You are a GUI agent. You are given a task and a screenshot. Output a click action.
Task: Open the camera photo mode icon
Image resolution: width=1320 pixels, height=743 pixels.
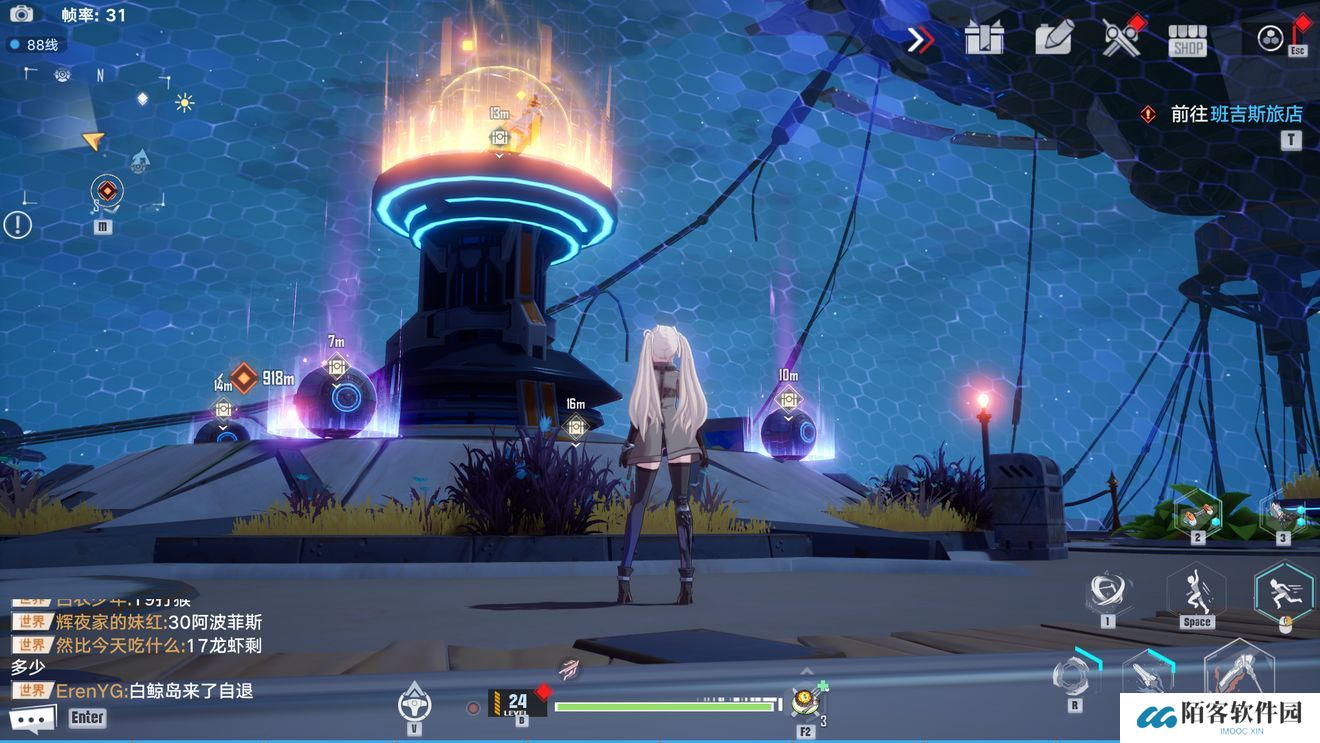21,14
